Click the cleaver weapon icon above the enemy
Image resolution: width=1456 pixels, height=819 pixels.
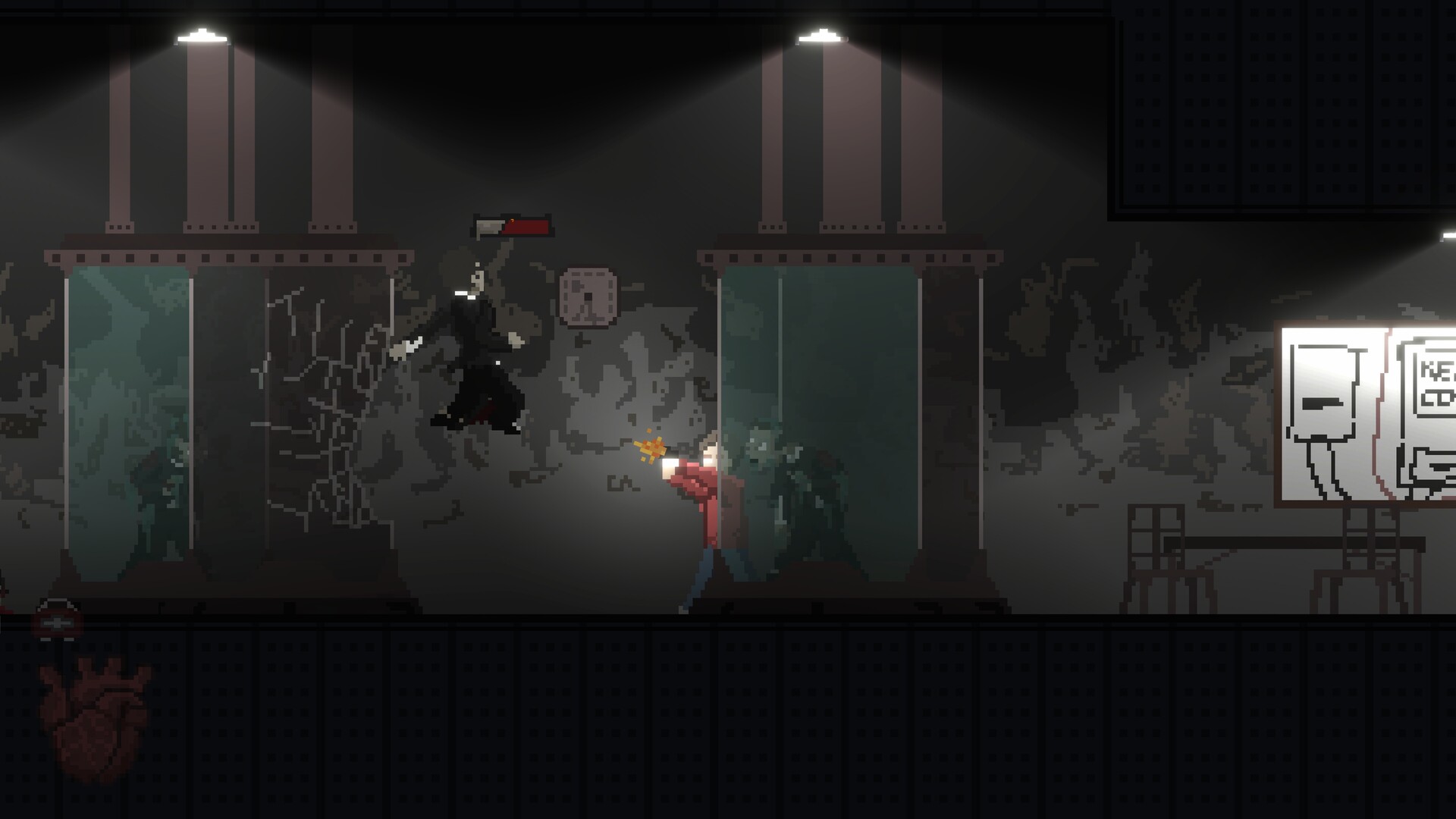(x=491, y=227)
